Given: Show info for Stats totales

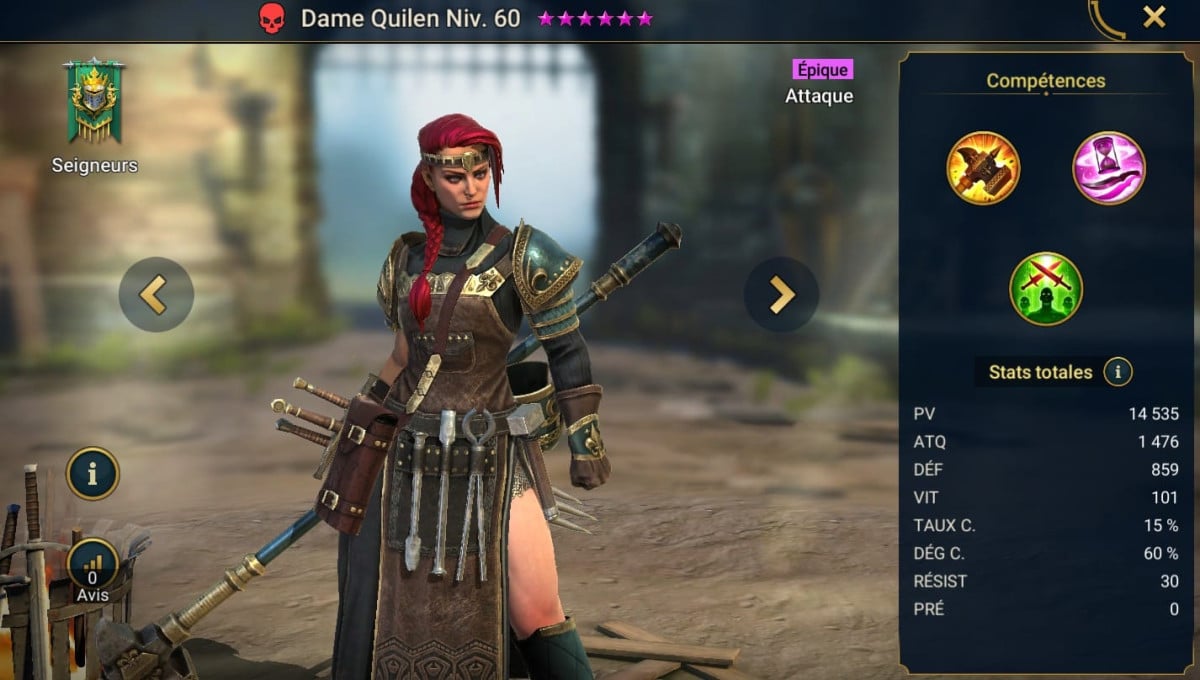Looking at the screenshot, I should point(1118,373).
